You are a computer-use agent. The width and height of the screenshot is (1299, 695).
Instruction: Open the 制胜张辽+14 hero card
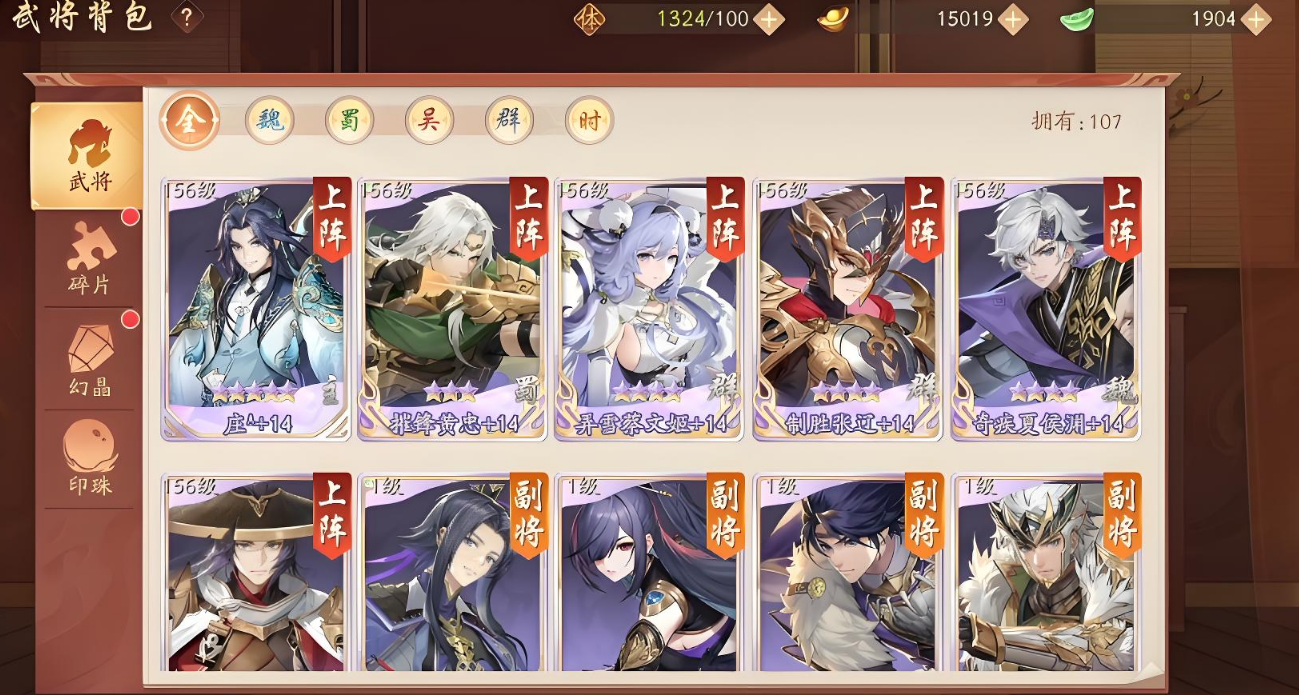tap(847, 308)
